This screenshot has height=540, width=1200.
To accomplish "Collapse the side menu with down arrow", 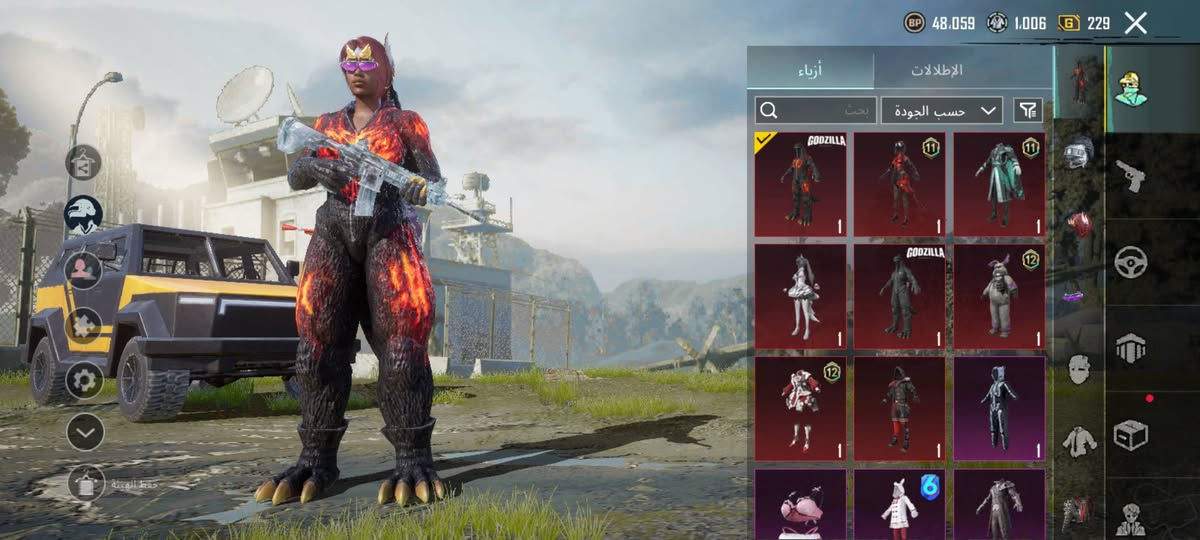I will (85, 432).
